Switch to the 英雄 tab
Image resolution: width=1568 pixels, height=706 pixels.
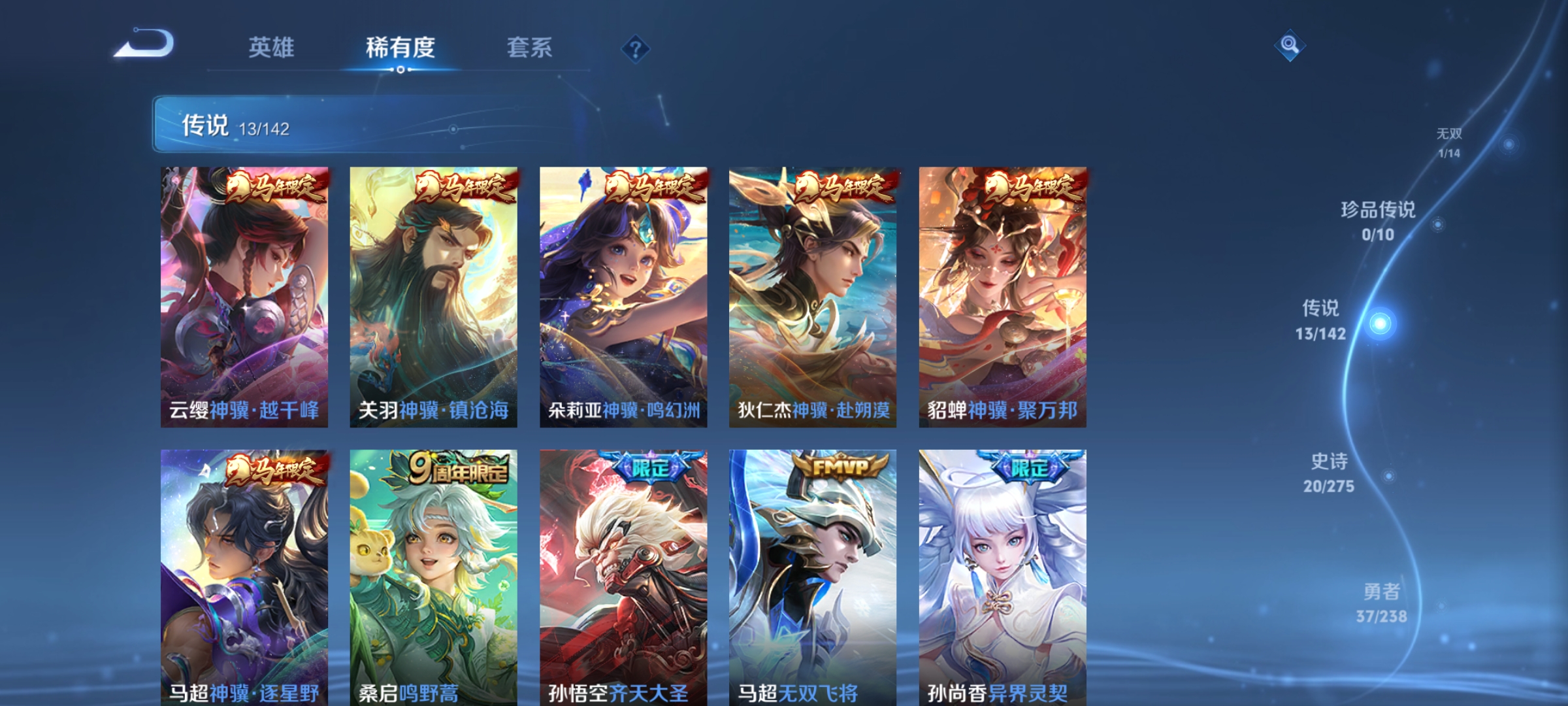271,46
